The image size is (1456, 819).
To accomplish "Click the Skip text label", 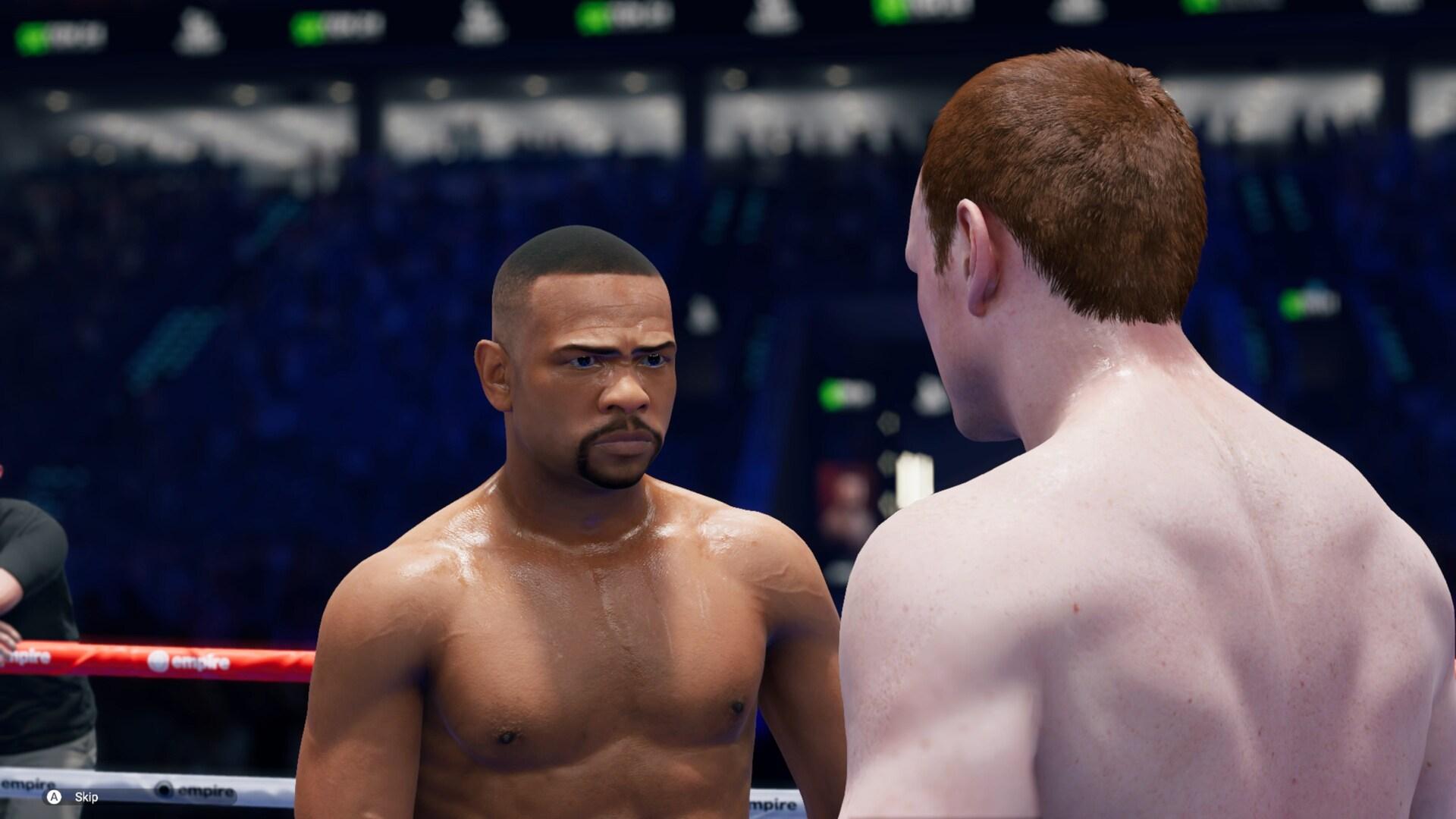I will pos(86,797).
